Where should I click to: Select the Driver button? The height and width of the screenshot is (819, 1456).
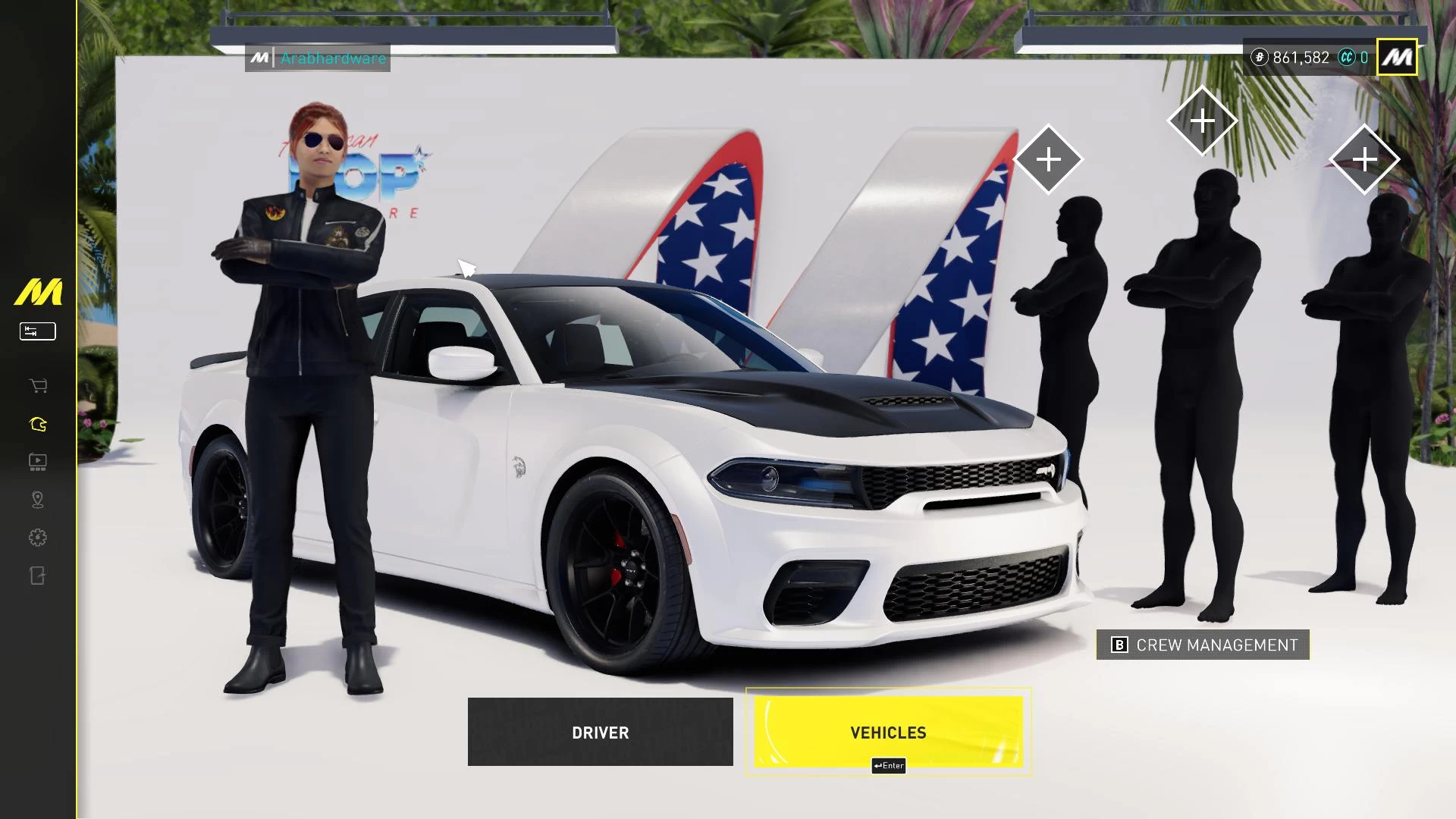600,732
